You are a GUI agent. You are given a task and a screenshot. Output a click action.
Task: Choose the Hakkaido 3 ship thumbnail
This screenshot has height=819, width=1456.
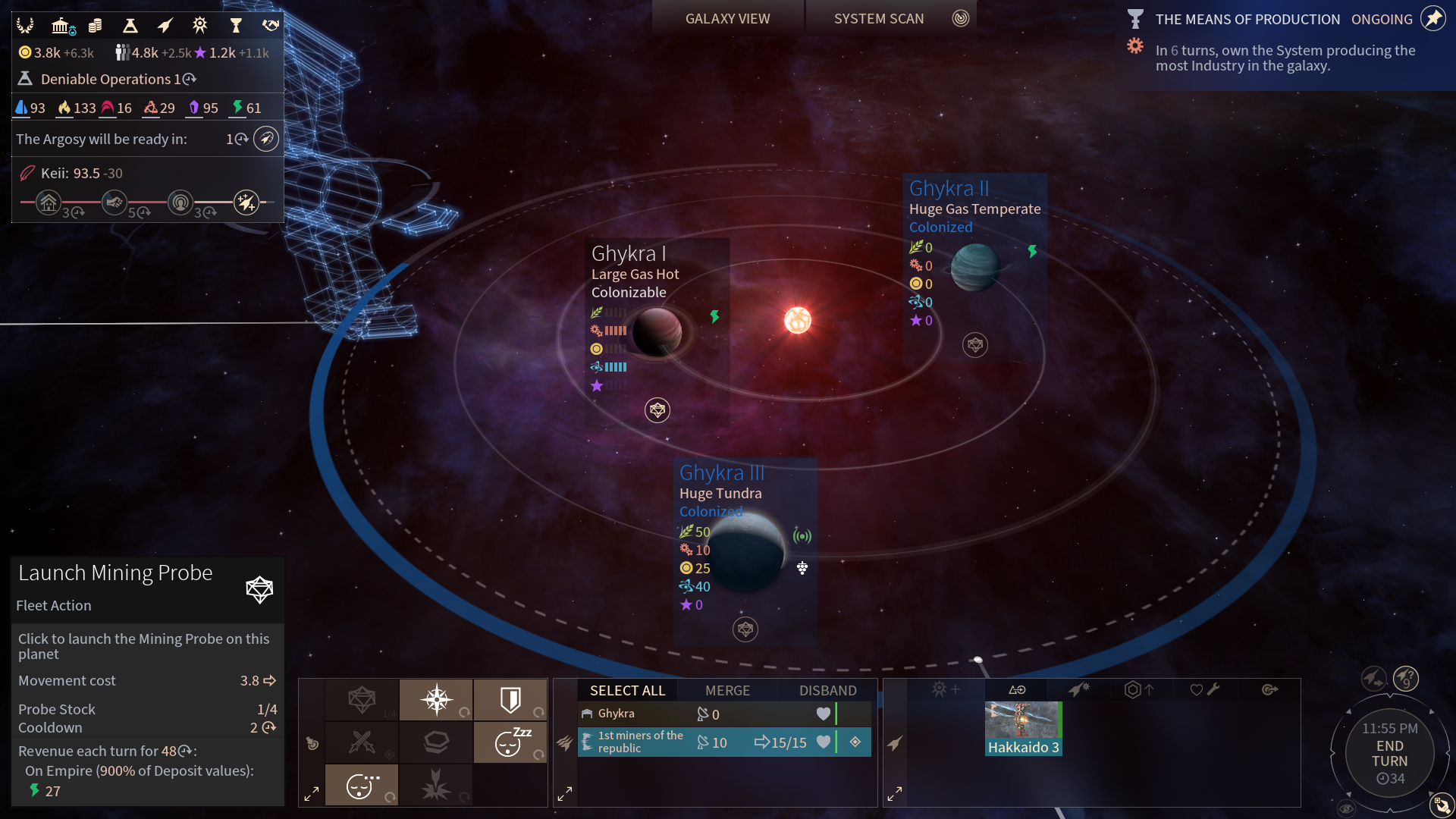1023,728
